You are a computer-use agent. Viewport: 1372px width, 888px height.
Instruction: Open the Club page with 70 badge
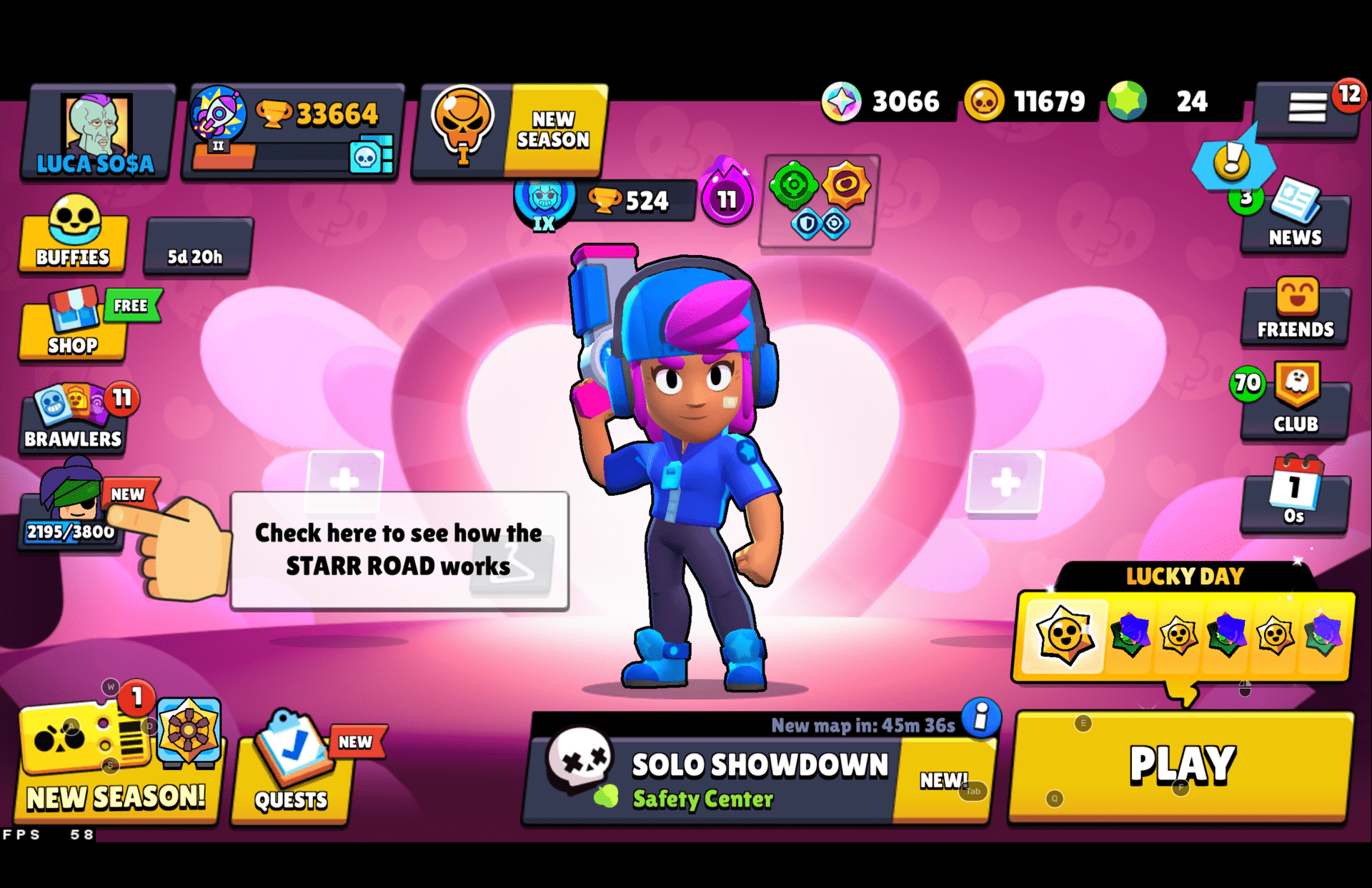coord(1295,404)
